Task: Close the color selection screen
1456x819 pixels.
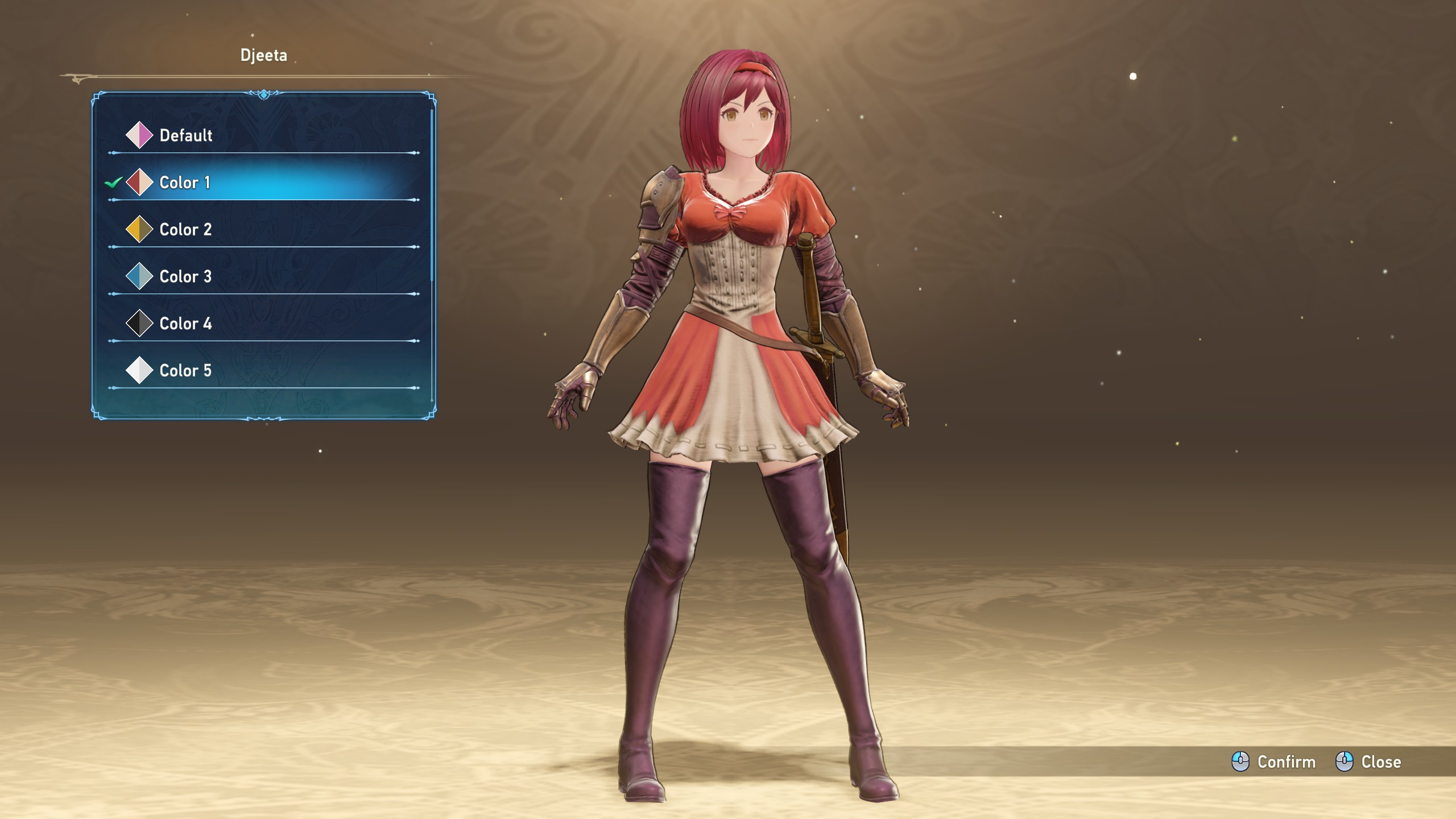Action: pyautogui.click(x=1380, y=762)
